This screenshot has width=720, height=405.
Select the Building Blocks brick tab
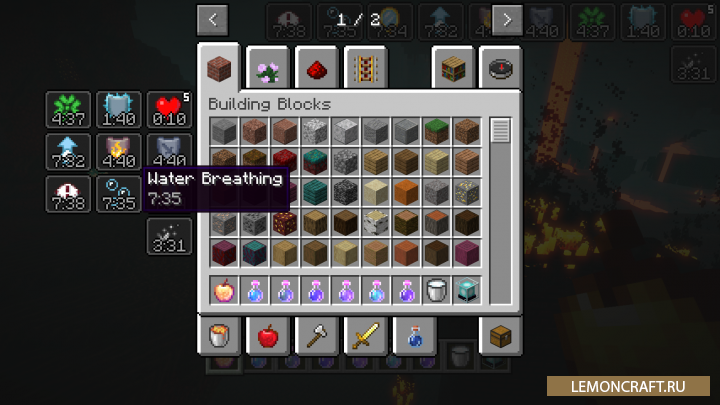click(x=218, y=69)
